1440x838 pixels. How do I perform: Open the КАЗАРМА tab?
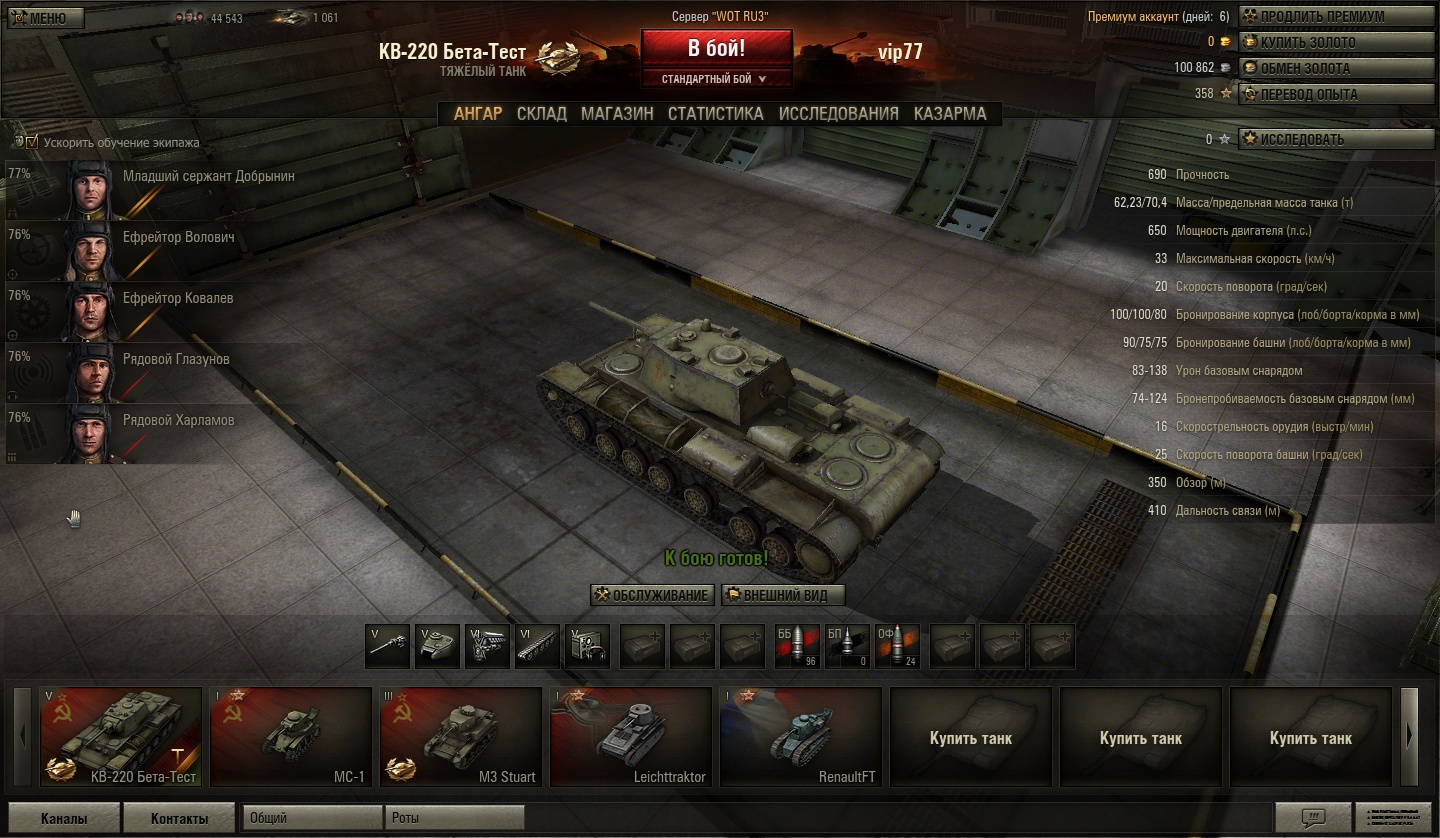pyautogui.click(x=949, y=114)
